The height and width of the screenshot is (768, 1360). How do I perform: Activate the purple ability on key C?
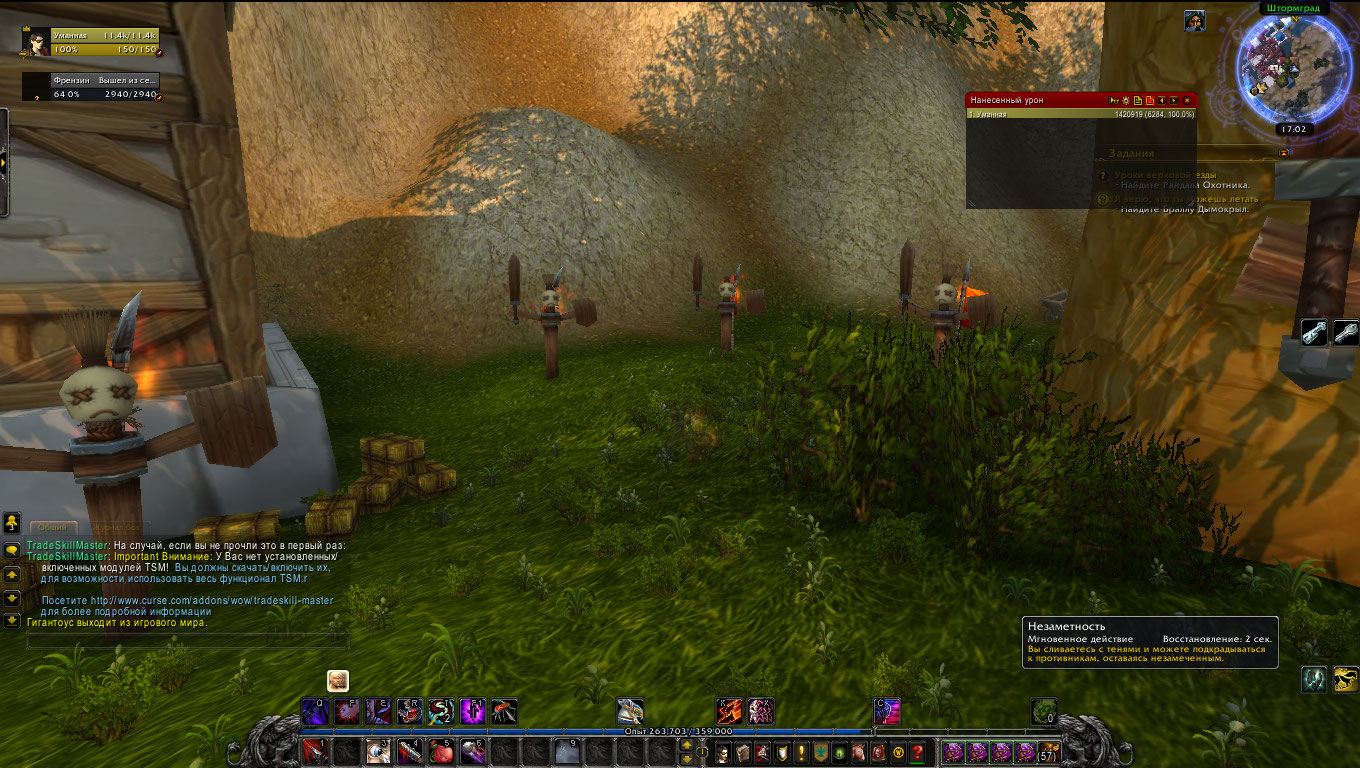887,711
